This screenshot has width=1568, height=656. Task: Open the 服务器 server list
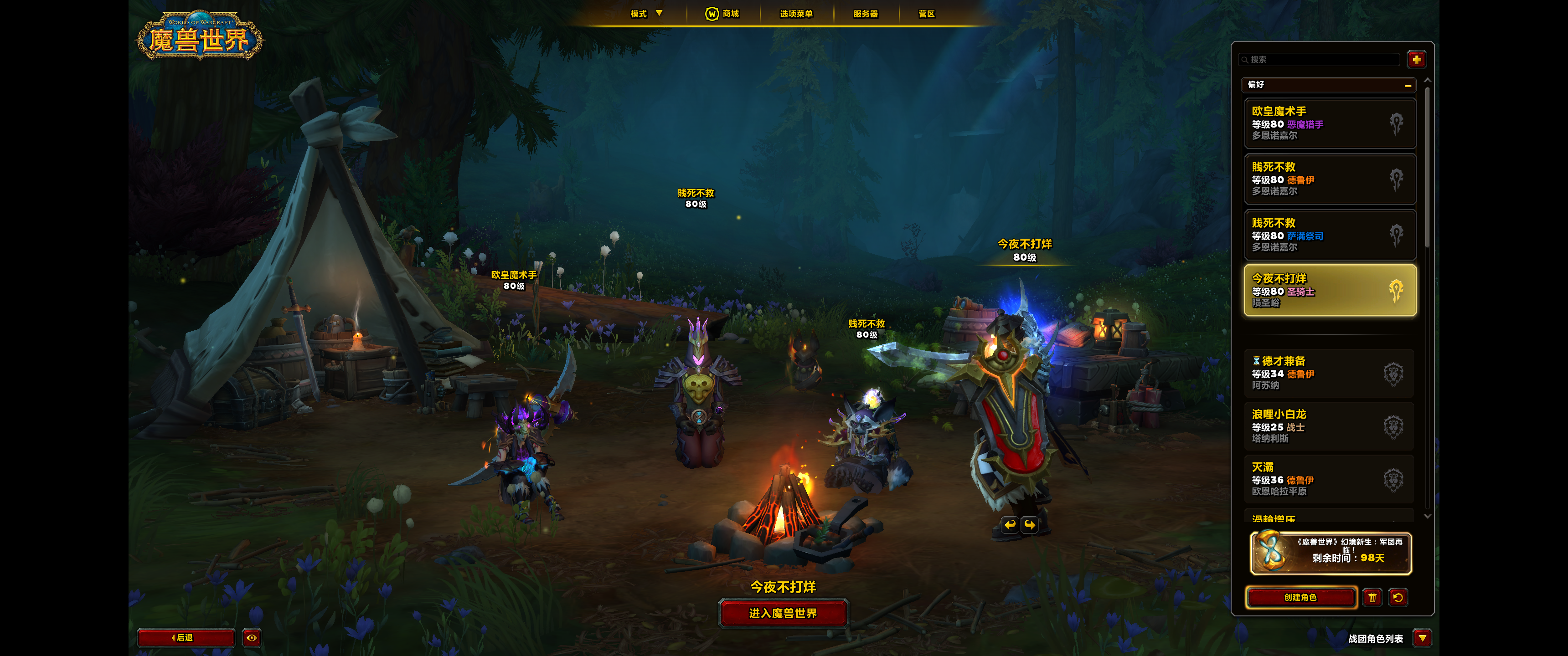[x=865, y=13]
